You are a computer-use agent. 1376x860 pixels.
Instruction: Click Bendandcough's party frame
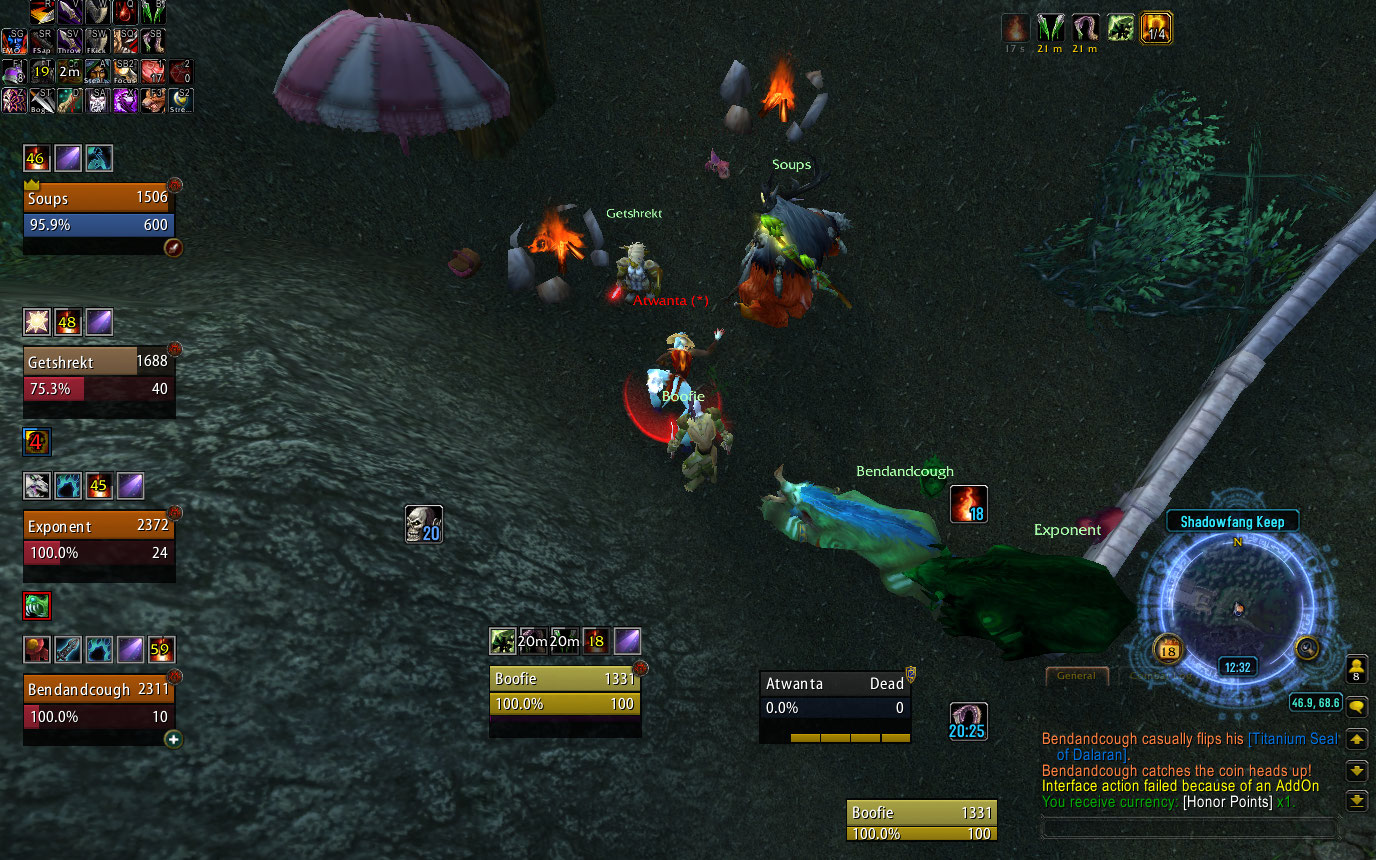[x=99, y=703]
